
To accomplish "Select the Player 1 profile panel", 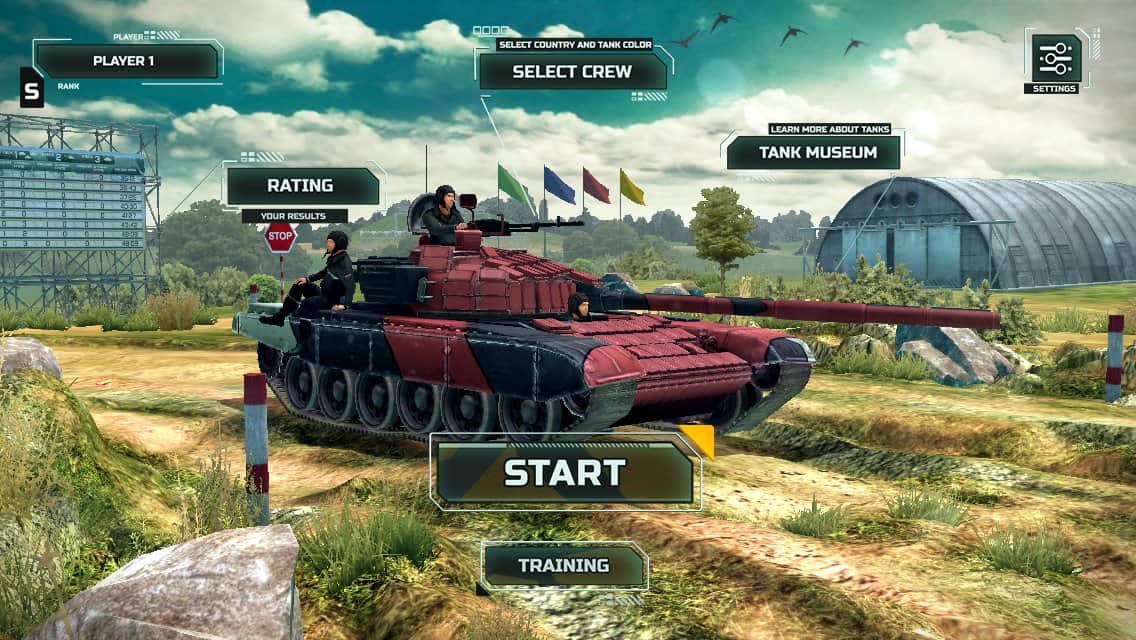I will (126, 61).
